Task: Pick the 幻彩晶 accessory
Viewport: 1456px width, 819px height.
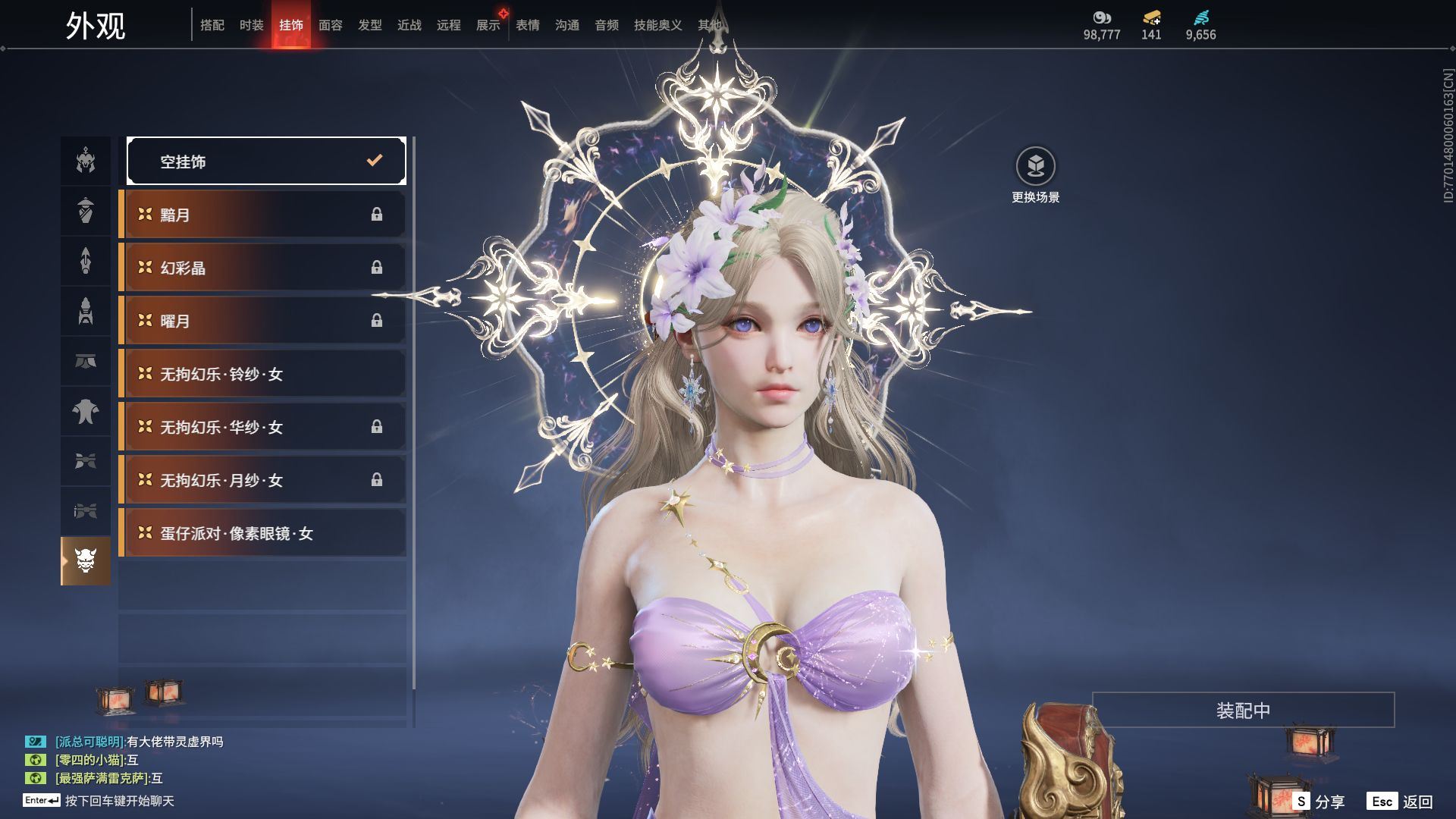Action: [263, 268]
